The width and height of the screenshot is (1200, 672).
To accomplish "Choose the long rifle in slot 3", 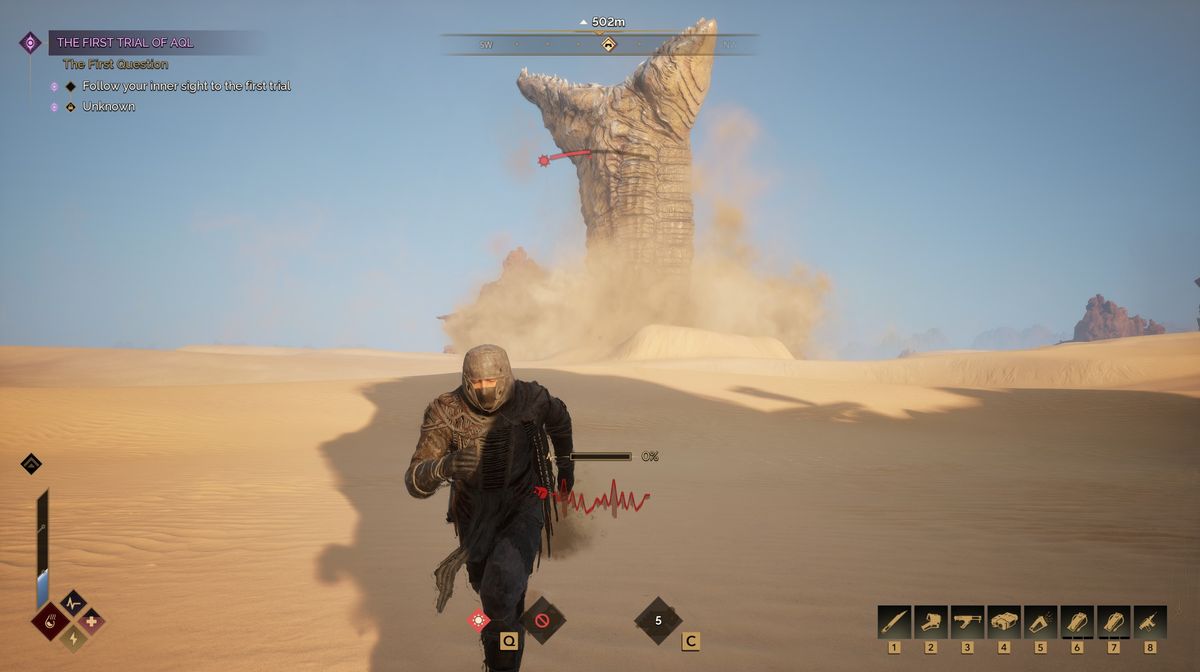I will 967,621.
